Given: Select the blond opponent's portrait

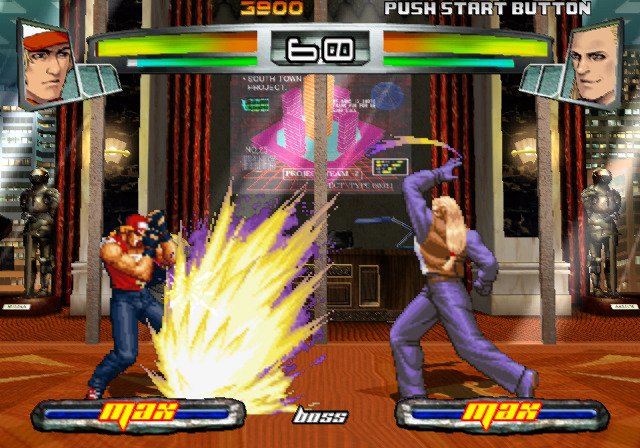Looking at the screenshot, I should 593,63.
